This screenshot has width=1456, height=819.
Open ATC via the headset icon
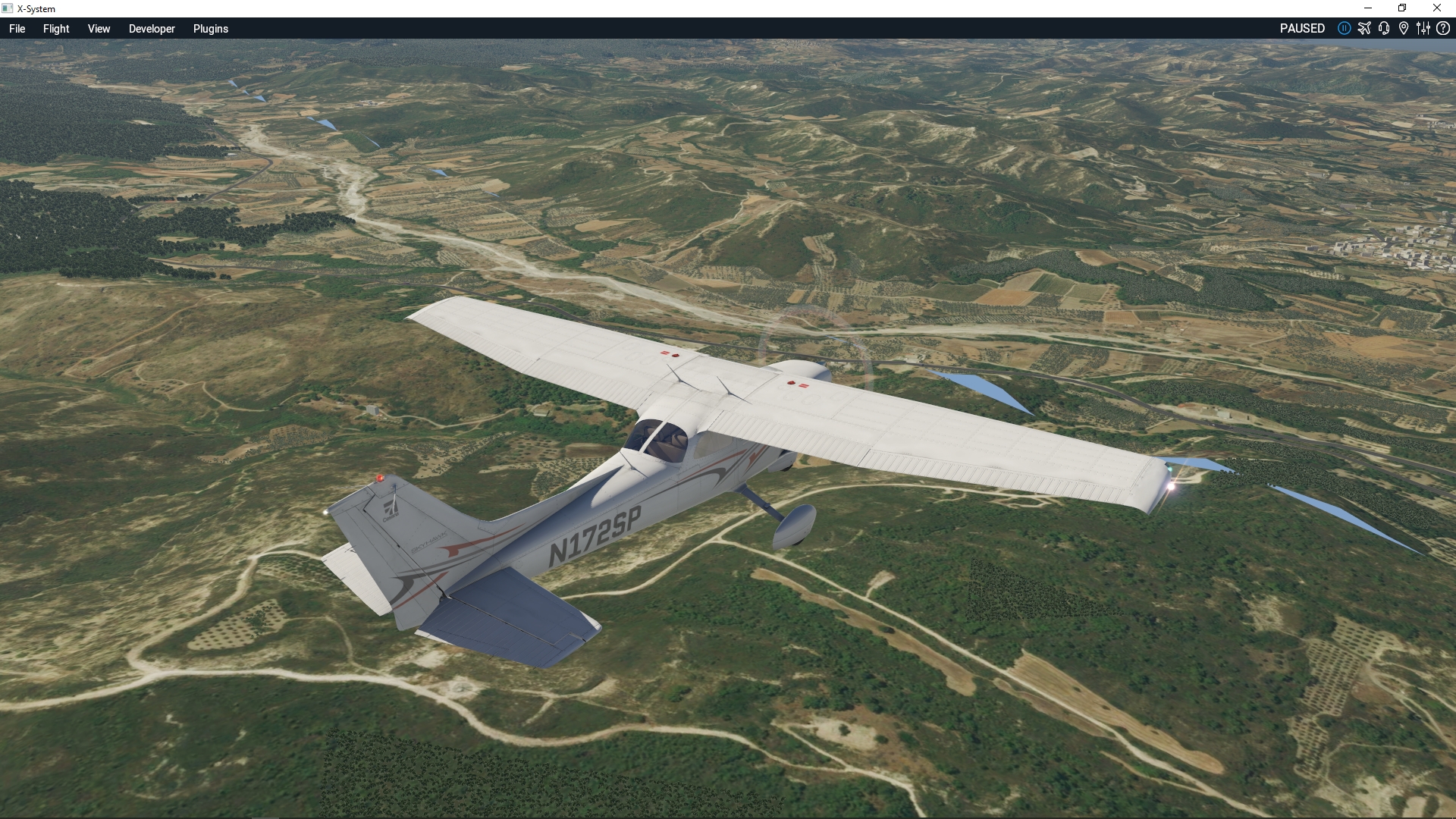(x=1384, y=28)
